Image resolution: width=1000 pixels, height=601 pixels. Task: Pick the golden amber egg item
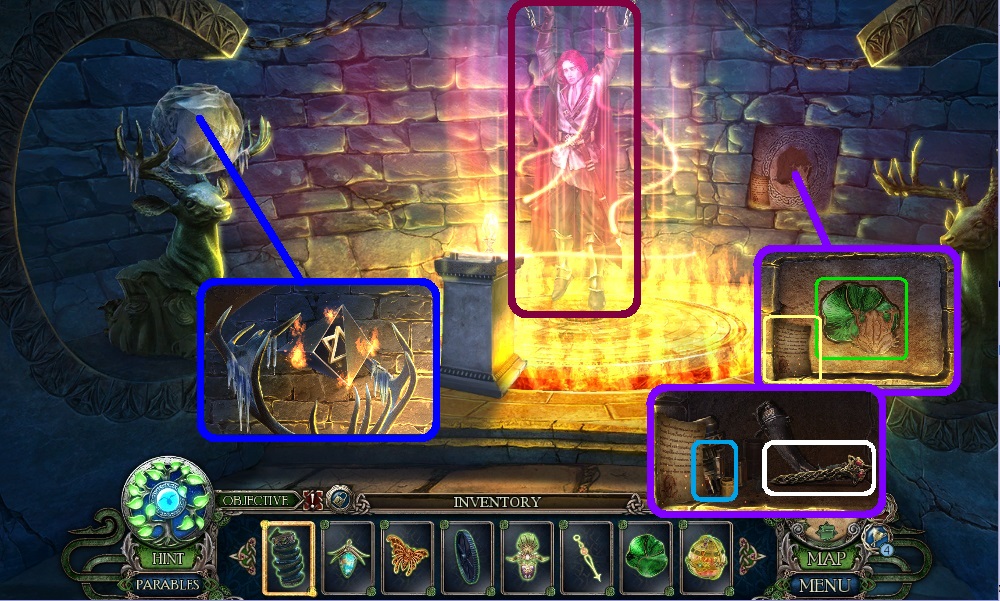(702, 555)
